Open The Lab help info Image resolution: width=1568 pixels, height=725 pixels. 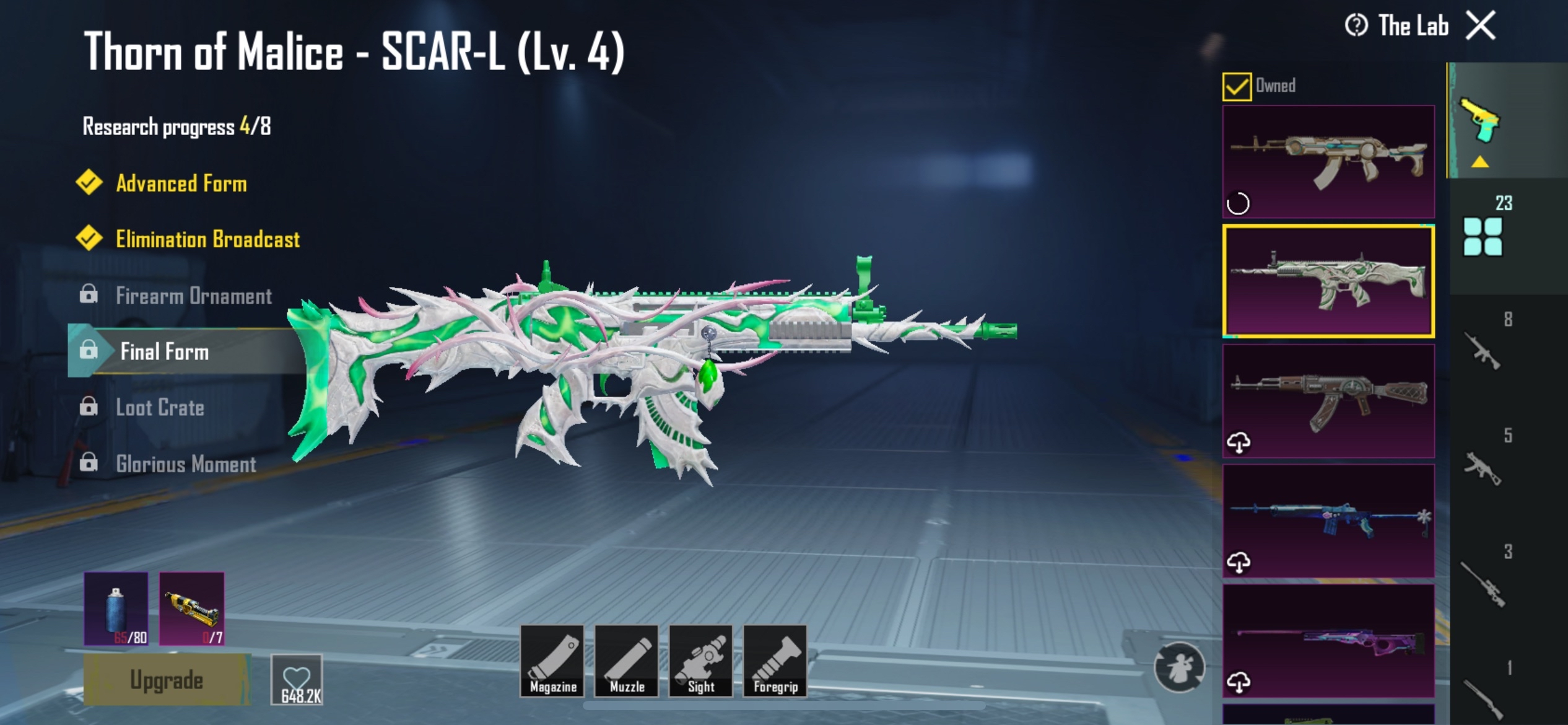coord(1356,26)
